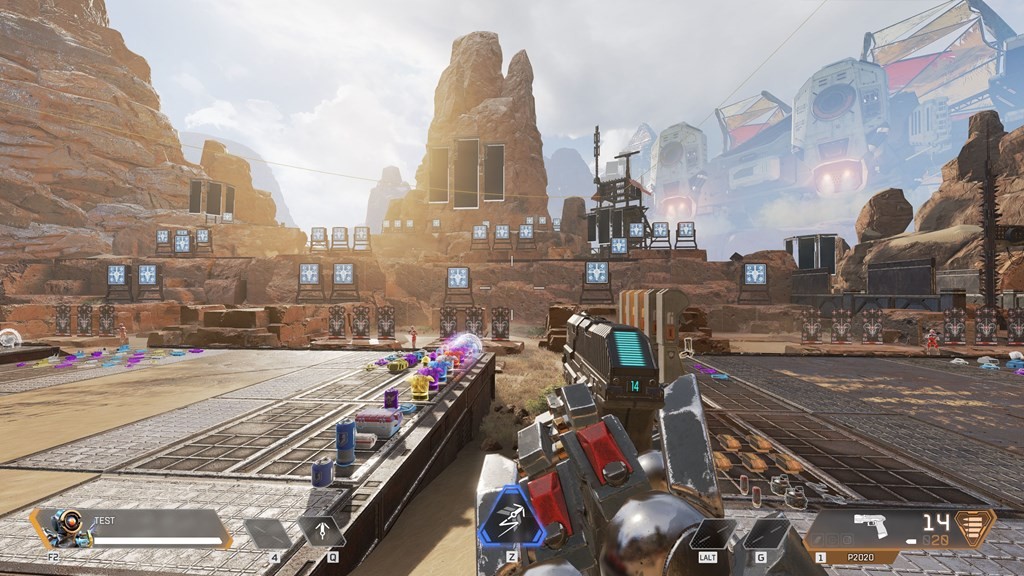Image resolution: width=1024 pixels, height=576 pixels.
Task: Activate the grapple tactical ability icon
Action: [321, 531]
